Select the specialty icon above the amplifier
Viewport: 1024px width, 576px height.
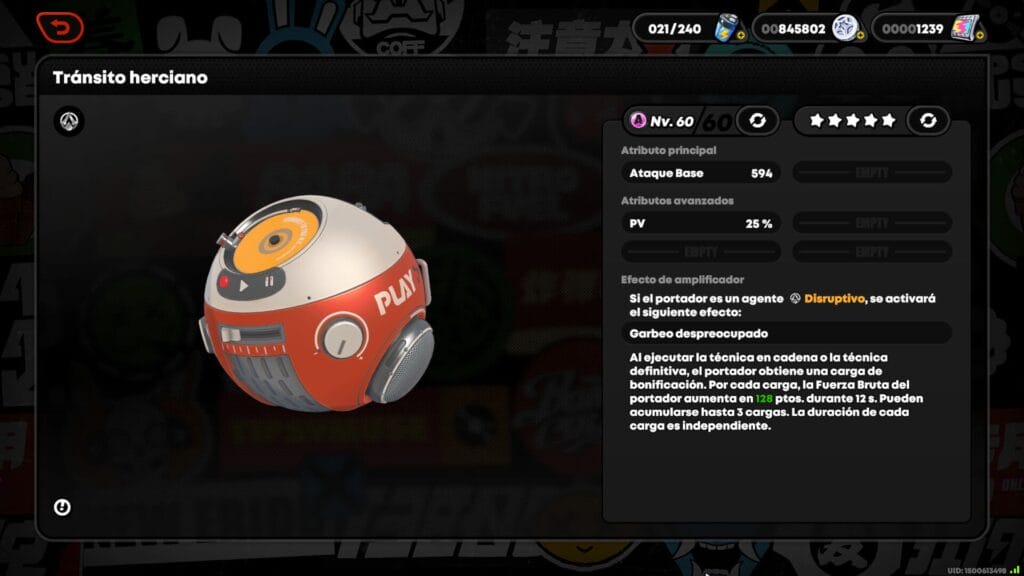69,122
